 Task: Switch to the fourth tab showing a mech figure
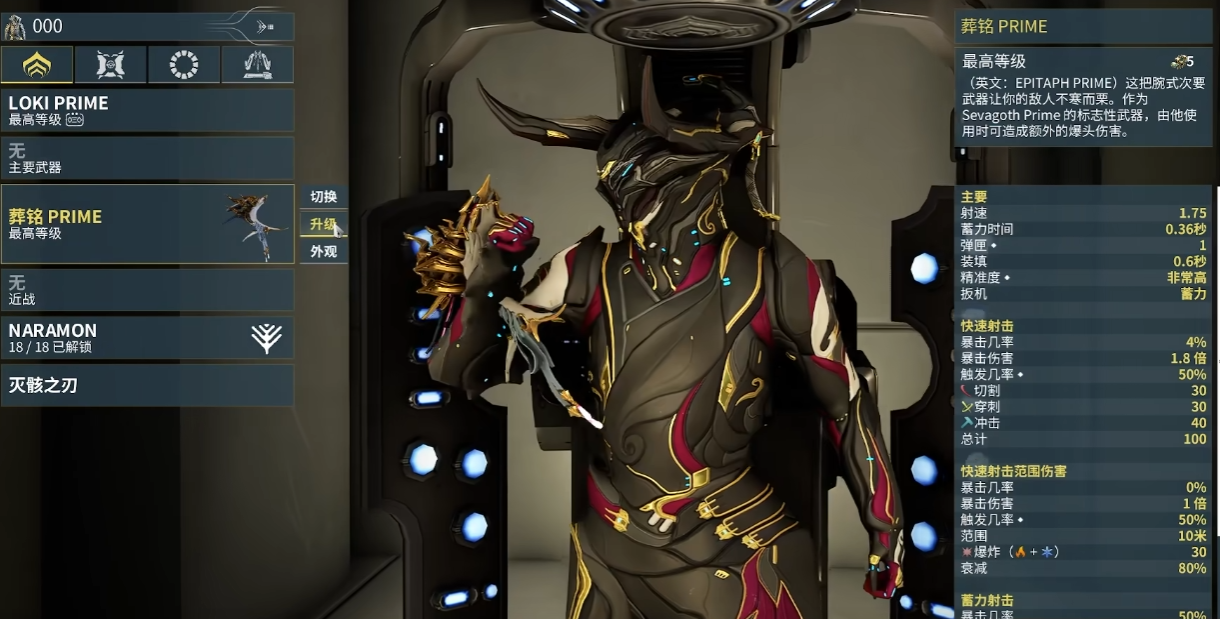[258, 65]
